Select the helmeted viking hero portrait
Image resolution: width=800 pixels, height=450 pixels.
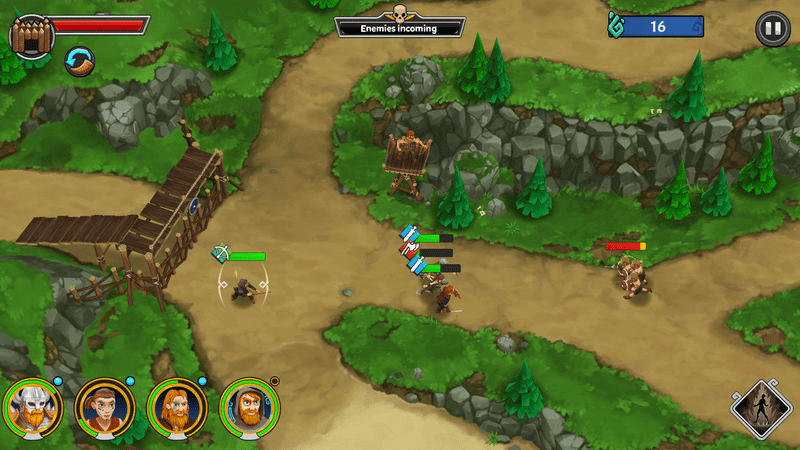32,405
